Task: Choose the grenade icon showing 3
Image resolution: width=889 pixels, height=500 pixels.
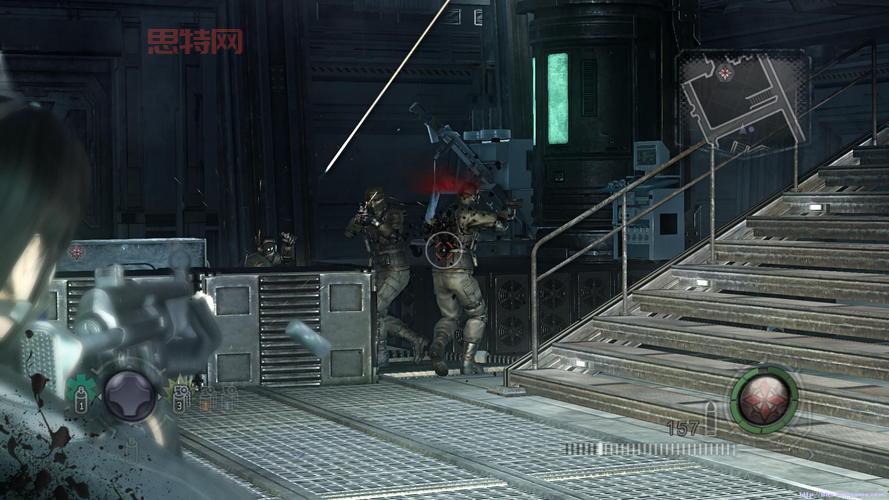Action: pos(181,396)
